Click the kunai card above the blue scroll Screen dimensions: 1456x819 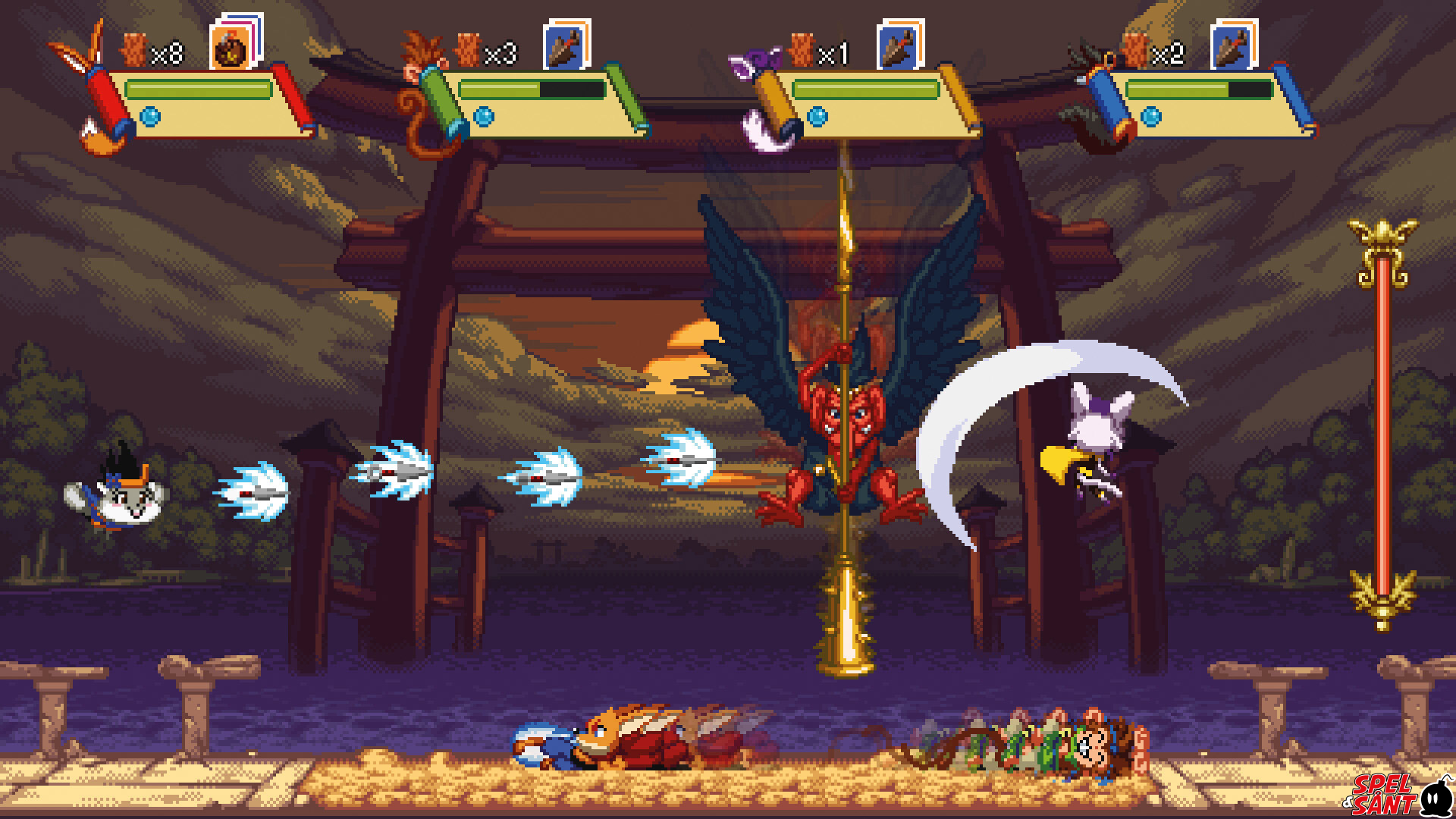pyautogui.click(x=1232, y=47)
